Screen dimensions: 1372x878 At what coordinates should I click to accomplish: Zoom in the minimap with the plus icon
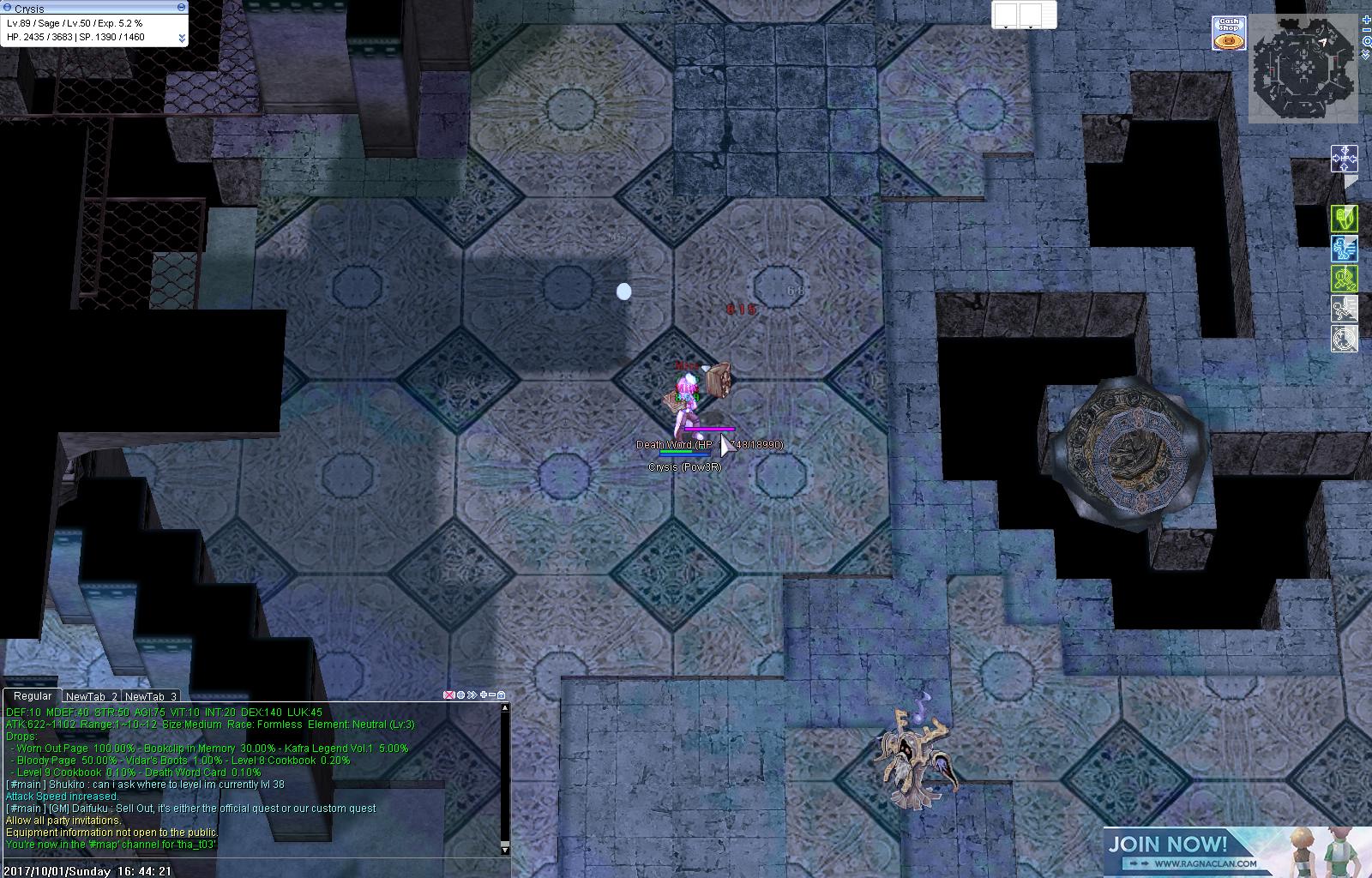1366,20
